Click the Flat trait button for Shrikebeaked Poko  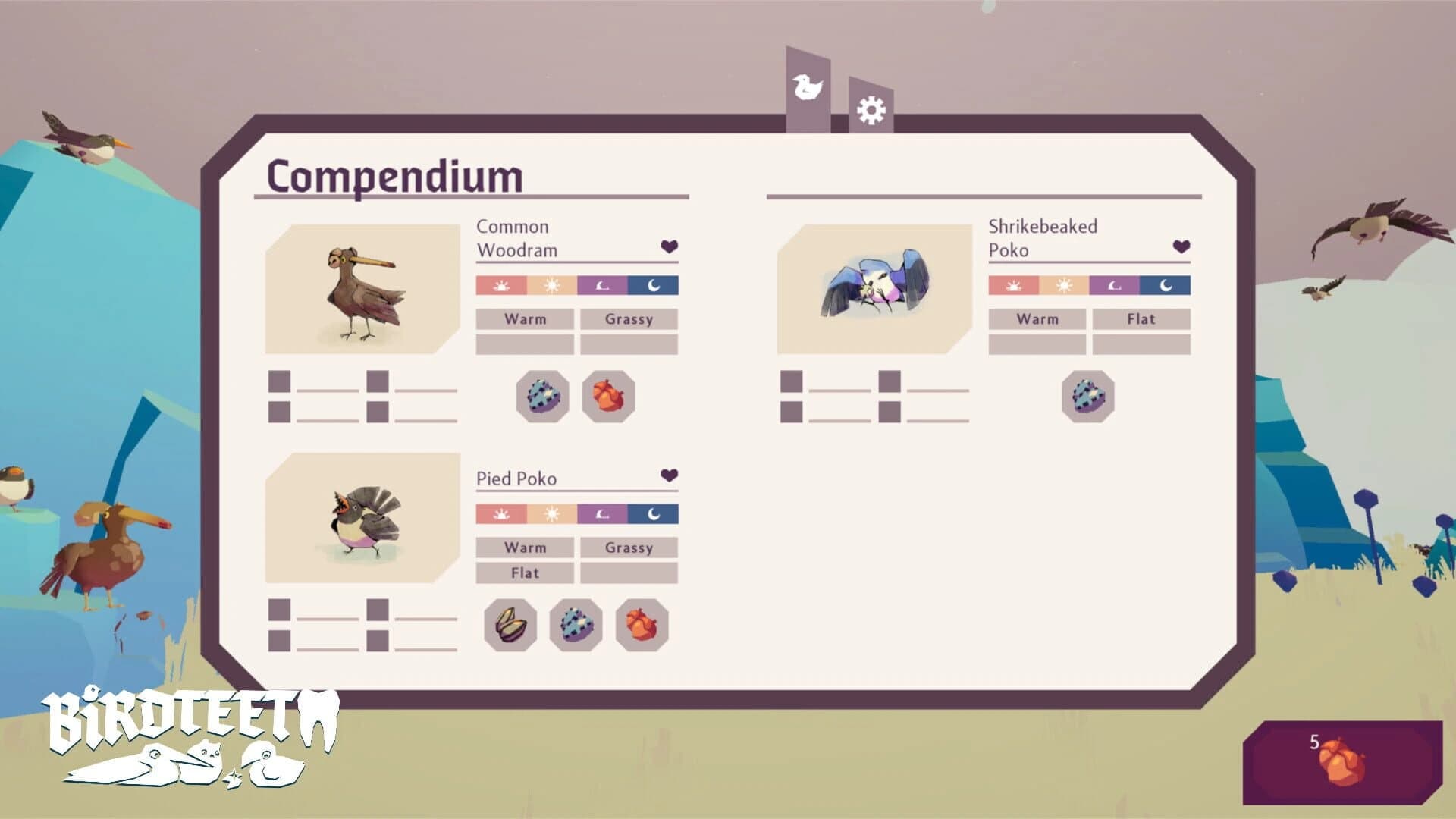[x=1141, y=319]
